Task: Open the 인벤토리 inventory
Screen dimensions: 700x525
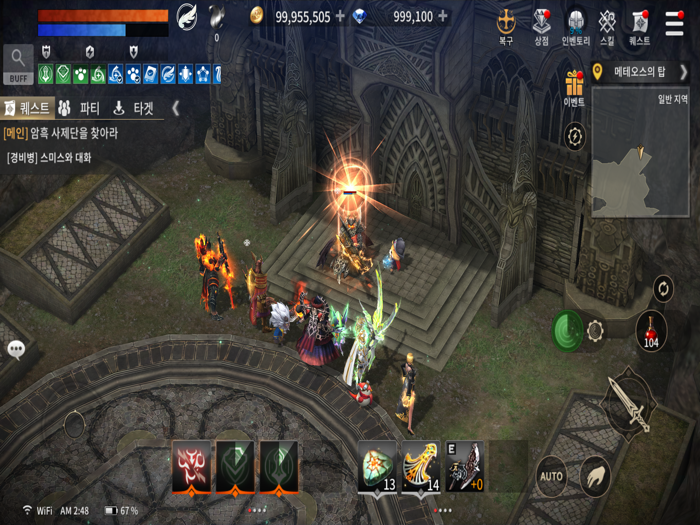Action: (576, 24)
